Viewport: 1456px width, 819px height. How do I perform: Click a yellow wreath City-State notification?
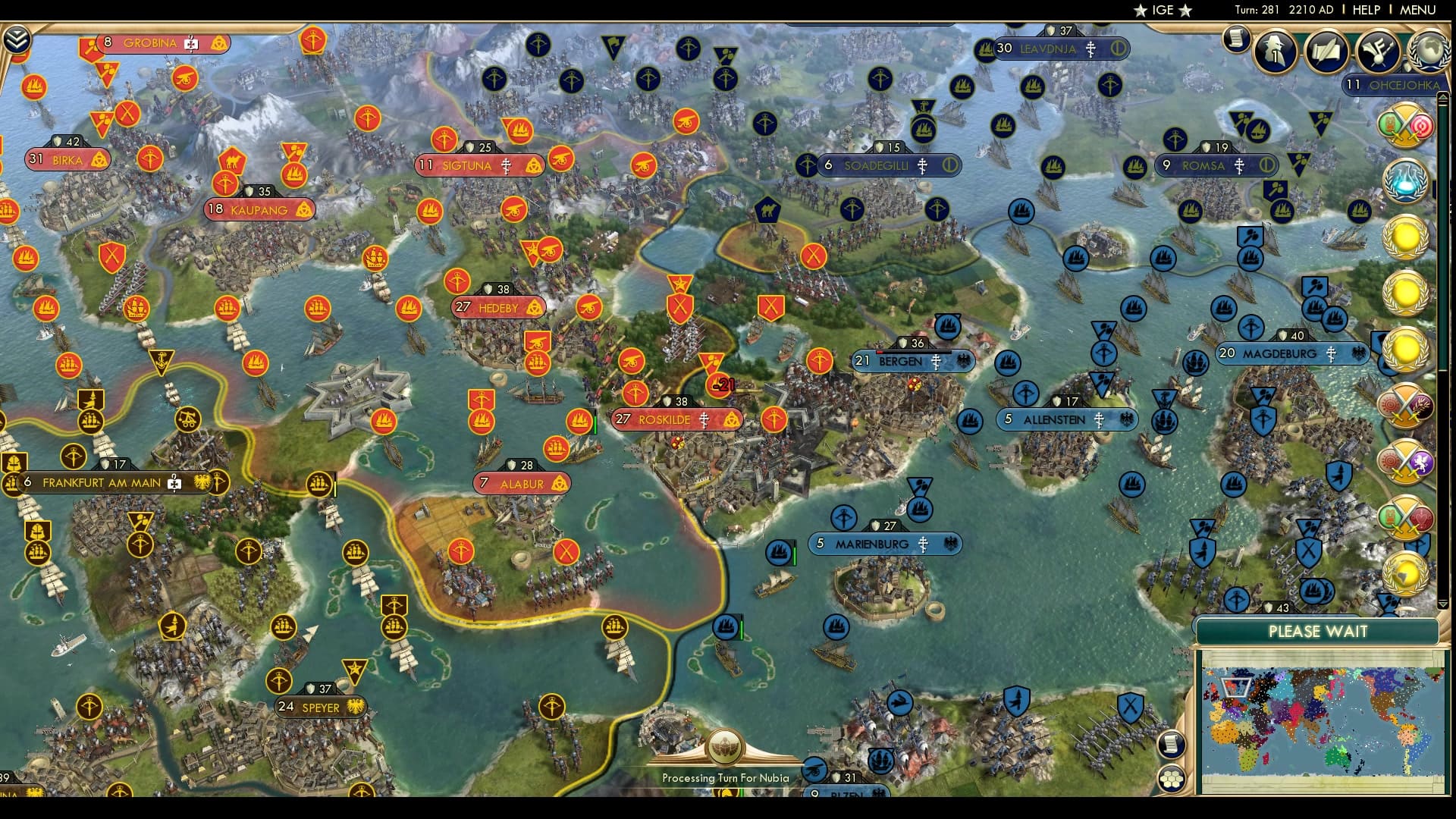point(1407,237)
